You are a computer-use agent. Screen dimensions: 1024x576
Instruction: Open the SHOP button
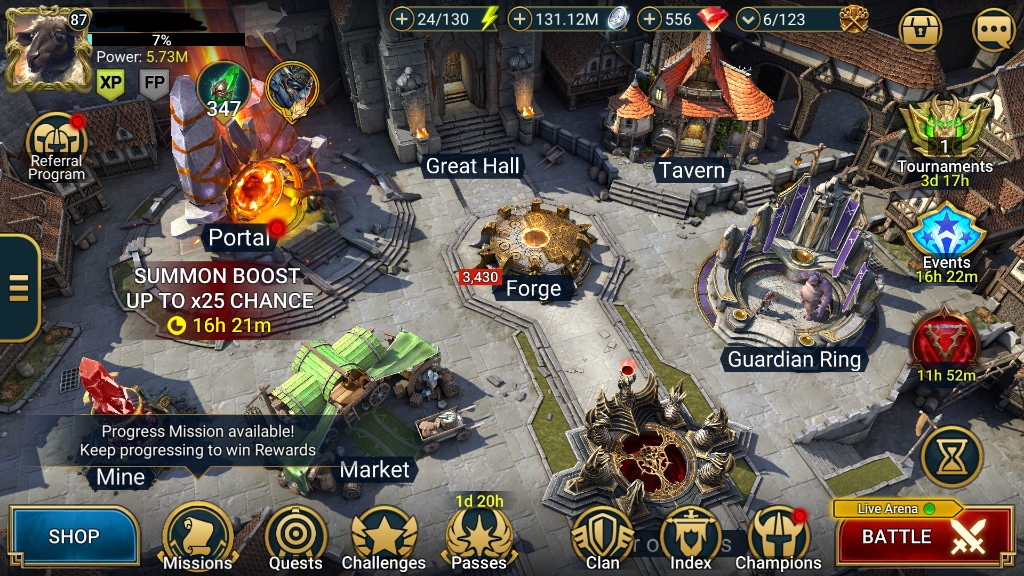[x=74, y=537]
